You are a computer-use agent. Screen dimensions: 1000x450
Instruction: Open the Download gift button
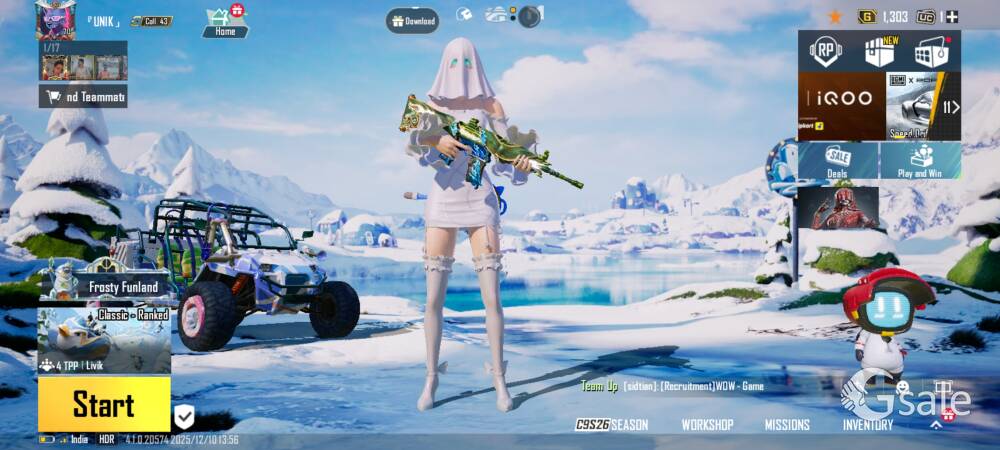click(x=413, y=20)
